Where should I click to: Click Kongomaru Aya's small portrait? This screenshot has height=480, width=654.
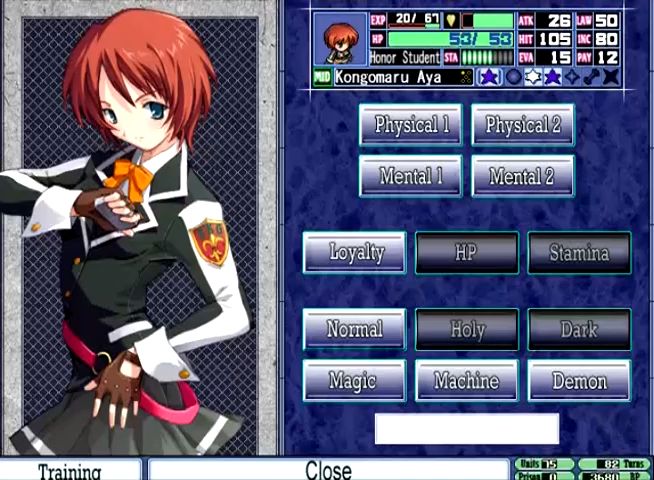(340, 38)
